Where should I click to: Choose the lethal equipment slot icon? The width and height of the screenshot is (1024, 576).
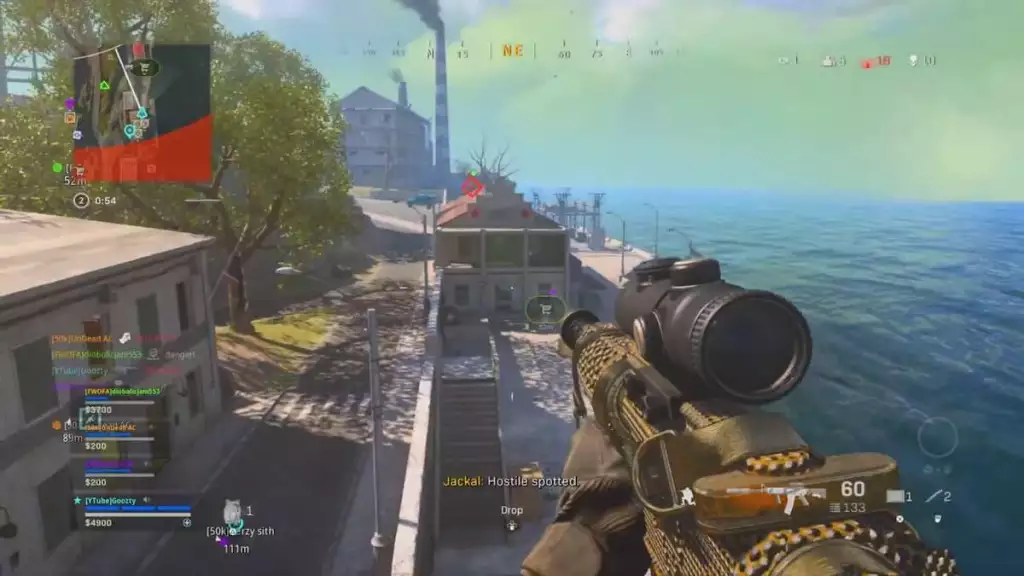(895, 496)
